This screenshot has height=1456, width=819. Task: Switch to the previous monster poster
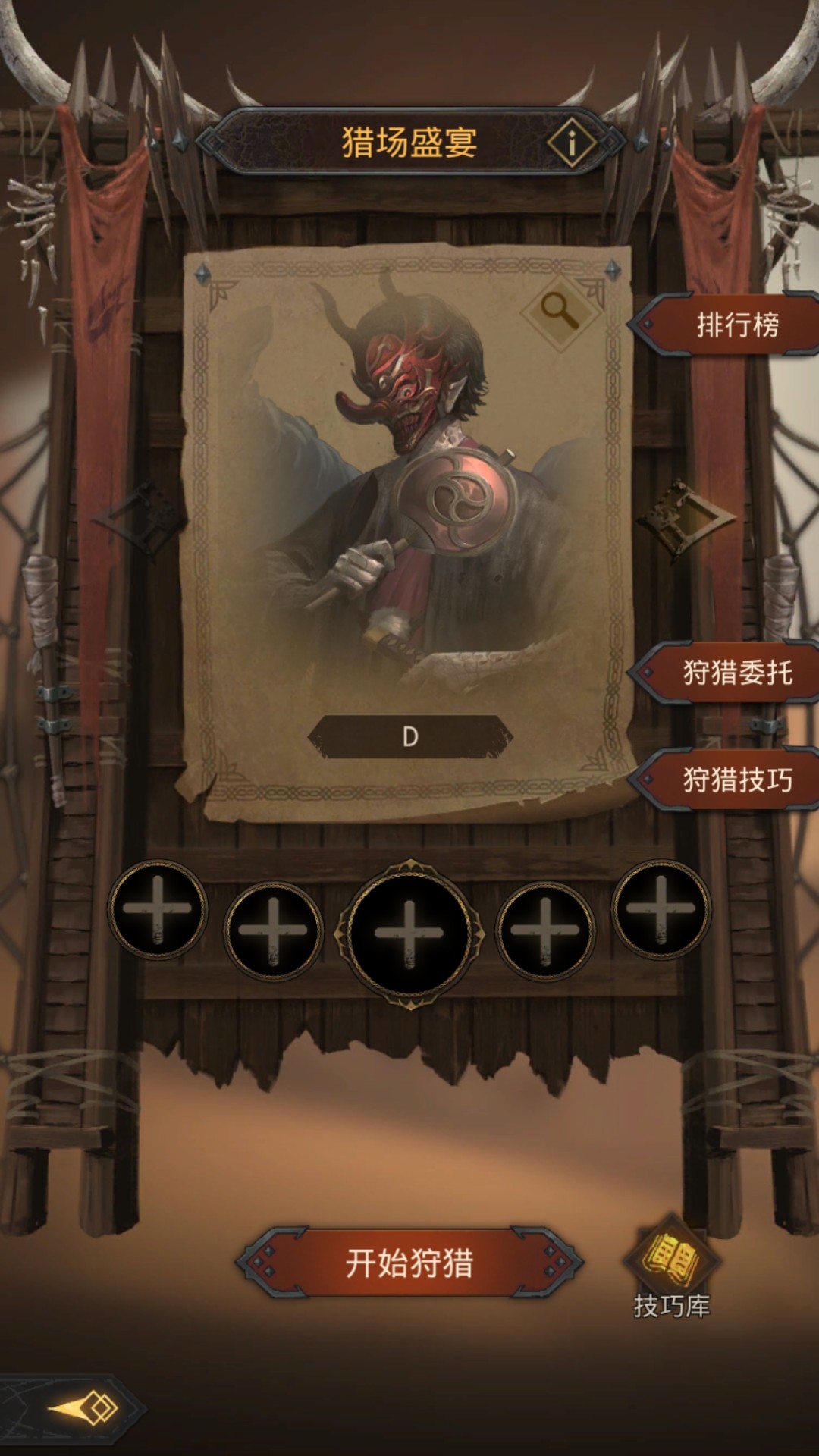[136, 519]
